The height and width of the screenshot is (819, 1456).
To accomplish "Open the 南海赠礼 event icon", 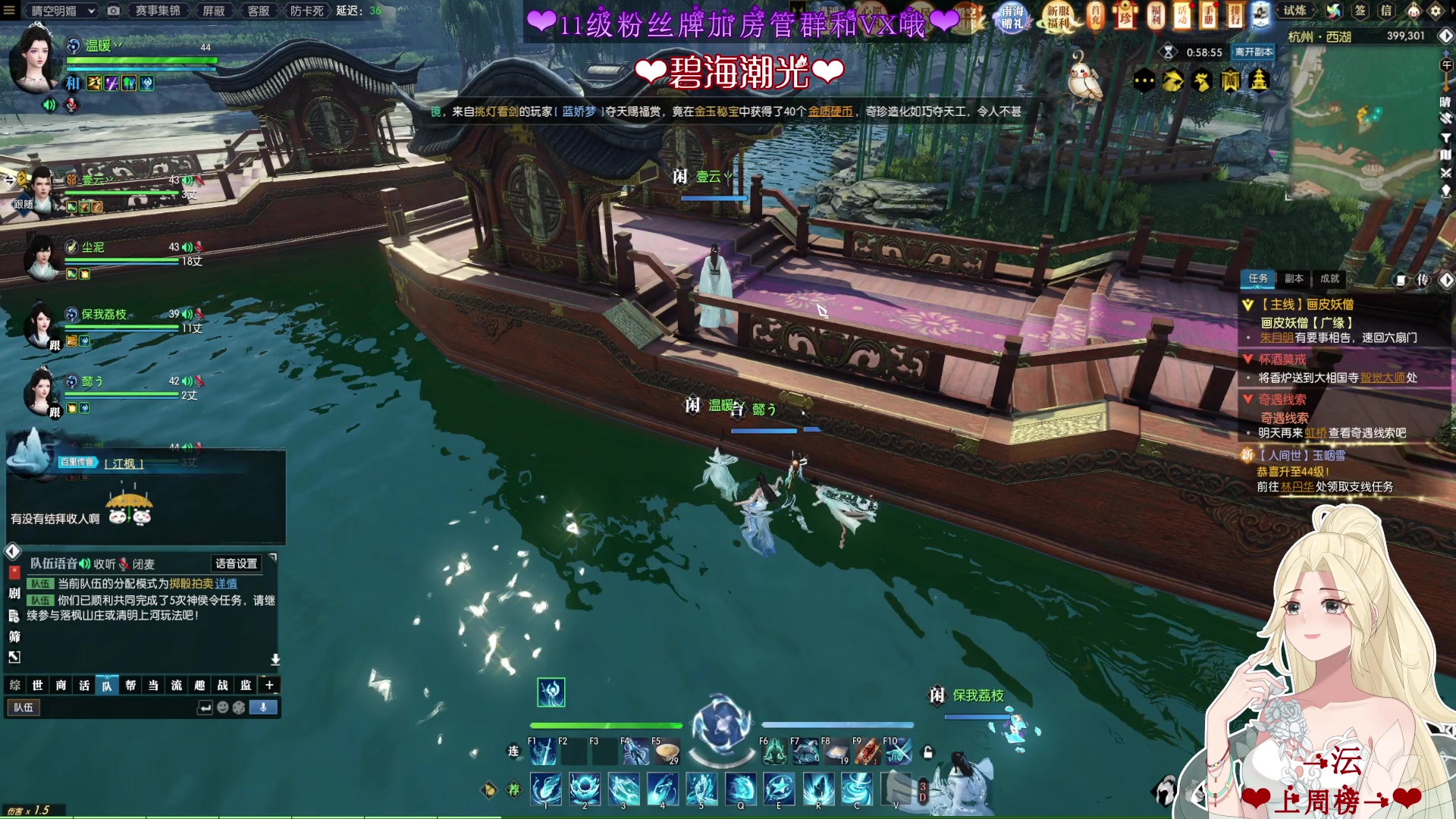I will pos(1012,17).
